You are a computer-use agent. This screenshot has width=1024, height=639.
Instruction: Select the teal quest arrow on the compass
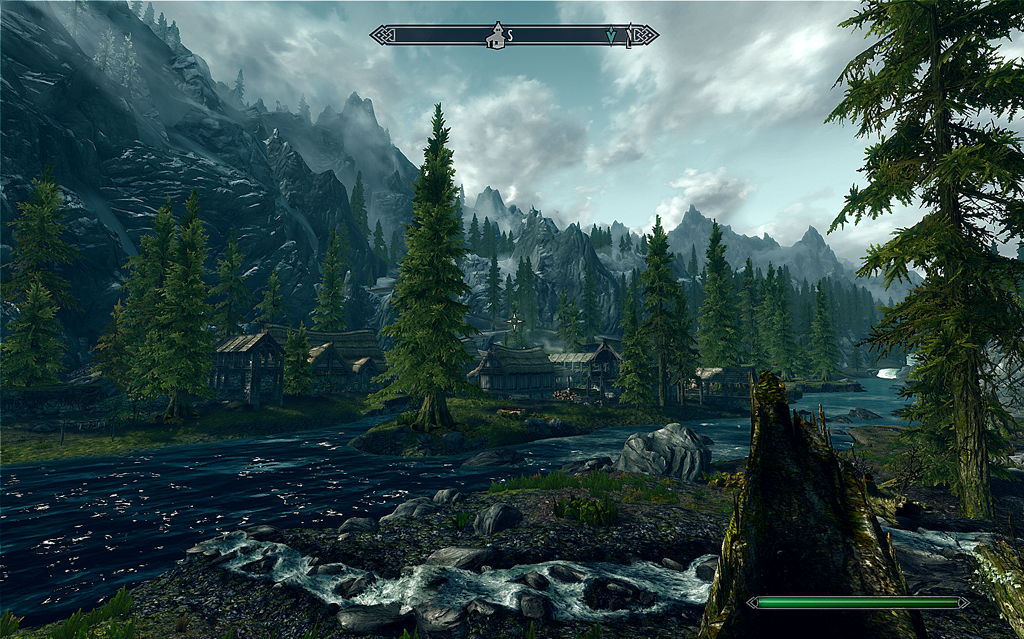click(611, 36)
